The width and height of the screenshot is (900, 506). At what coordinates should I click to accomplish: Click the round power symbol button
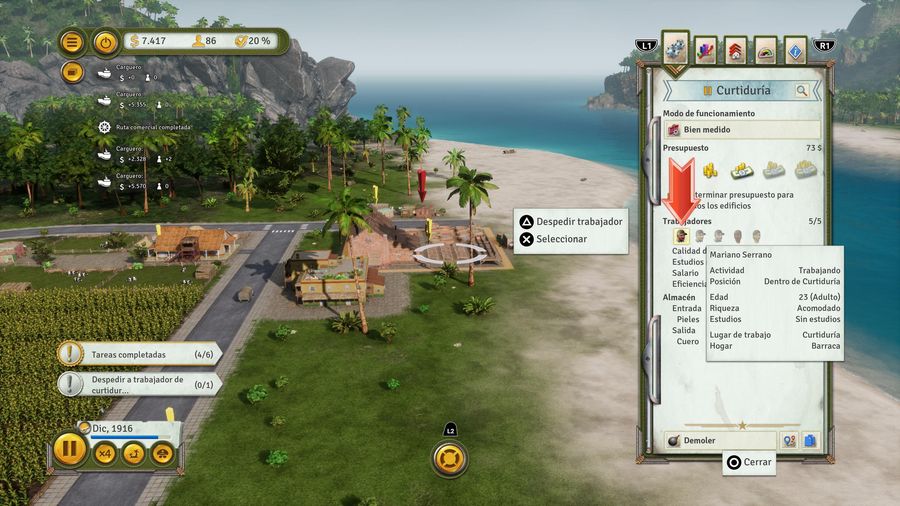pos(105,42)
